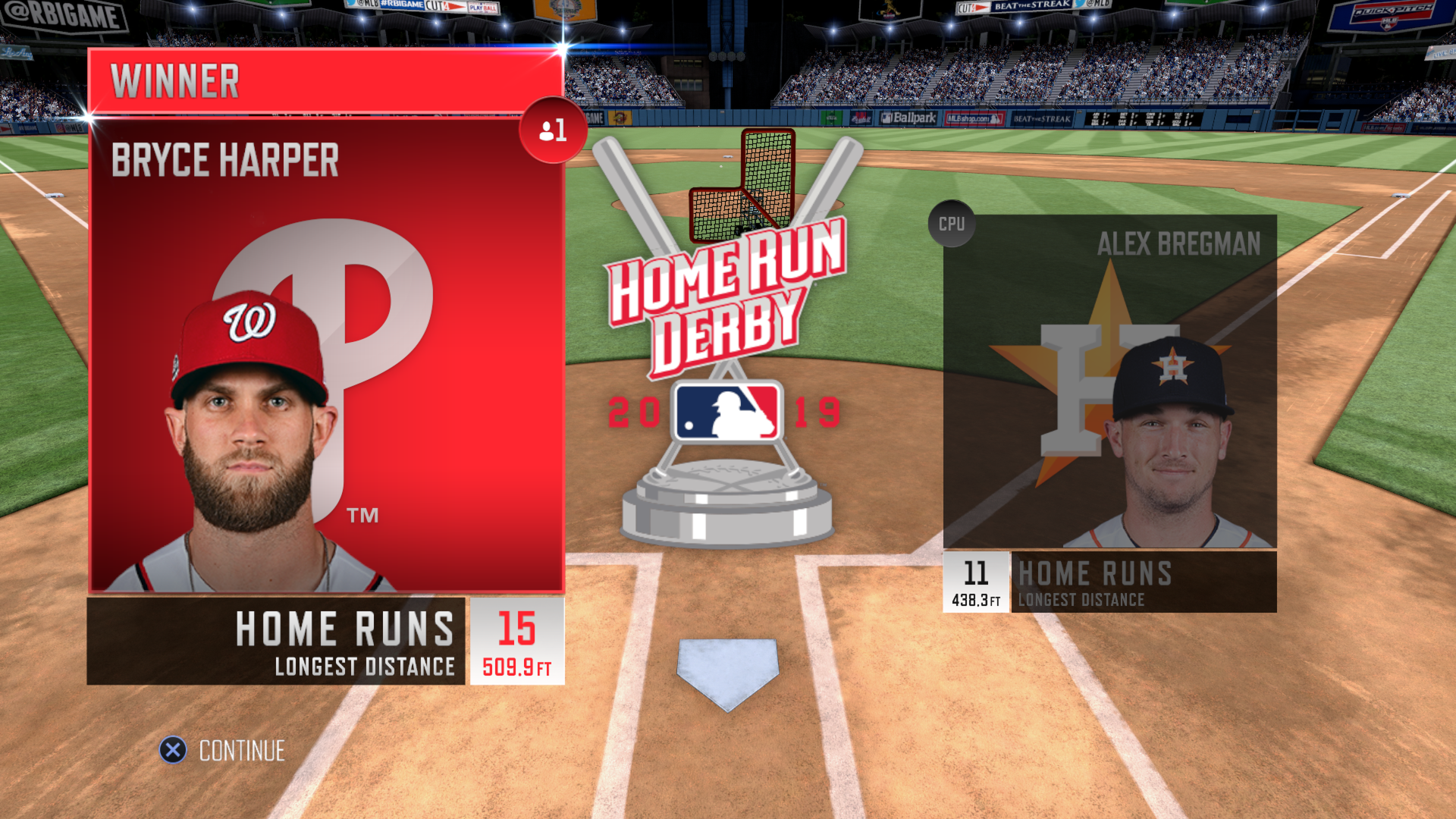Click the HOME RUNS label on Harper's panel
Screen dimensions: 1456x819
point(346,627)
